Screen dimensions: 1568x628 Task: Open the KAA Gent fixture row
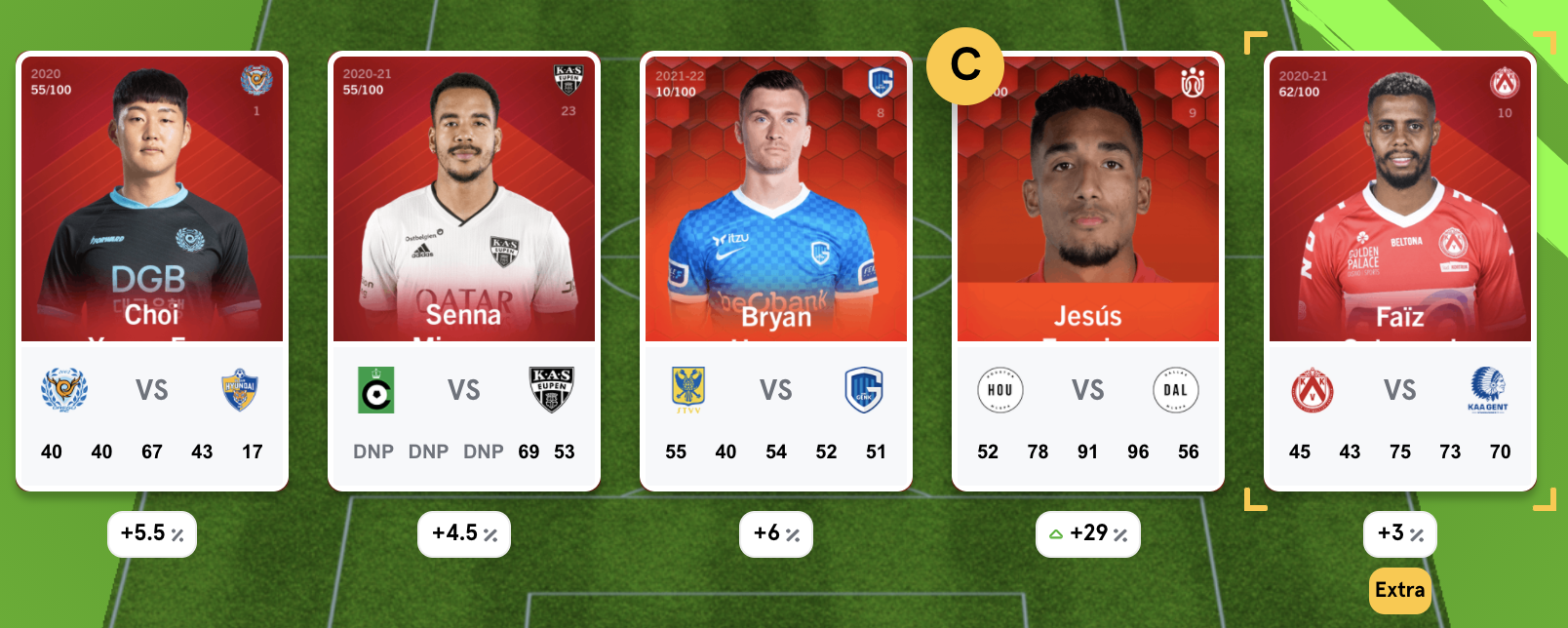click(x=1400, y=390)
